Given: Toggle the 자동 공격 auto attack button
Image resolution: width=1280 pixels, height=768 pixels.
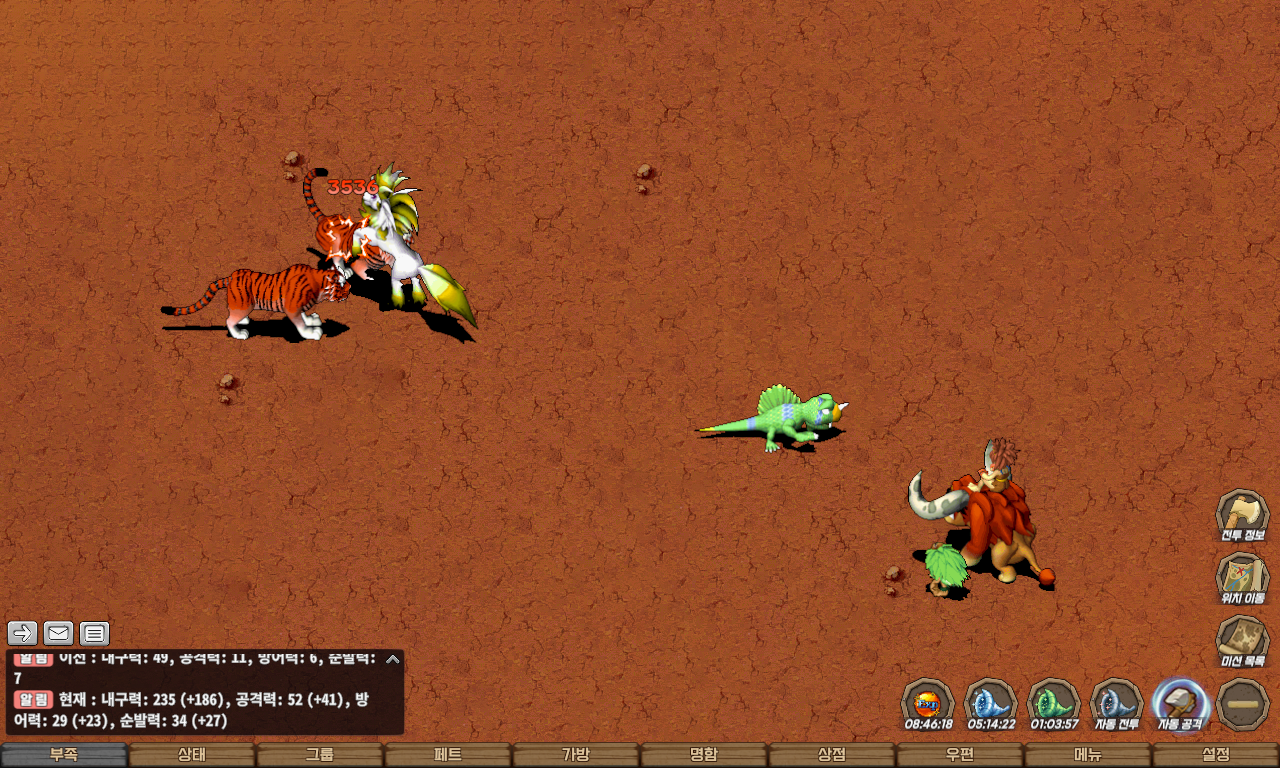Looking at the screenshot, I should 1180,704.
